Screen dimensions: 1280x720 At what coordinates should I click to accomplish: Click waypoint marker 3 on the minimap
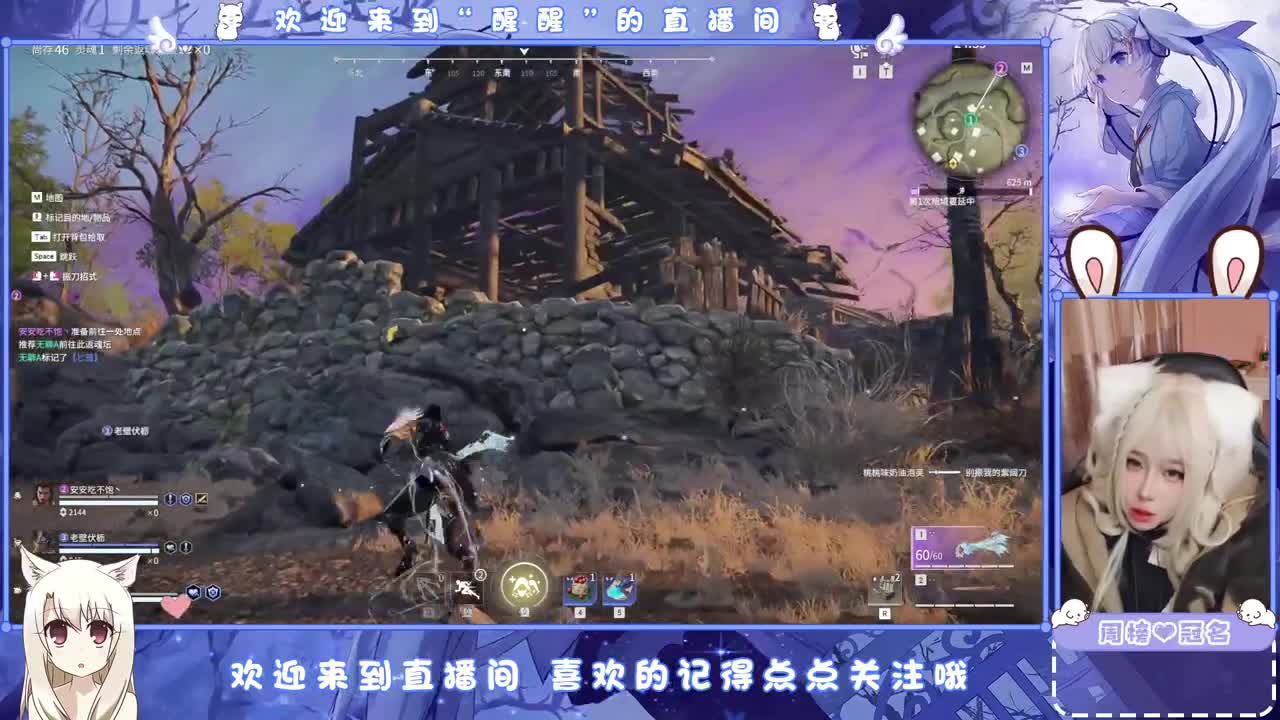coord(1021,151)
